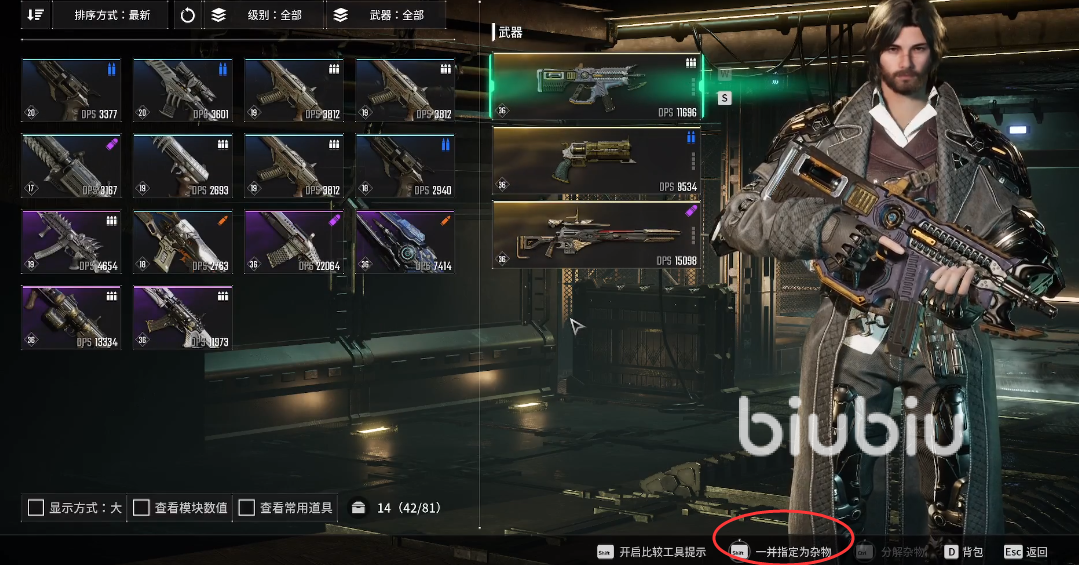This screenshot has width=1079, height=565.
Task: Open the sort method dropdown (排序方式)
Action: coord(112,15)
